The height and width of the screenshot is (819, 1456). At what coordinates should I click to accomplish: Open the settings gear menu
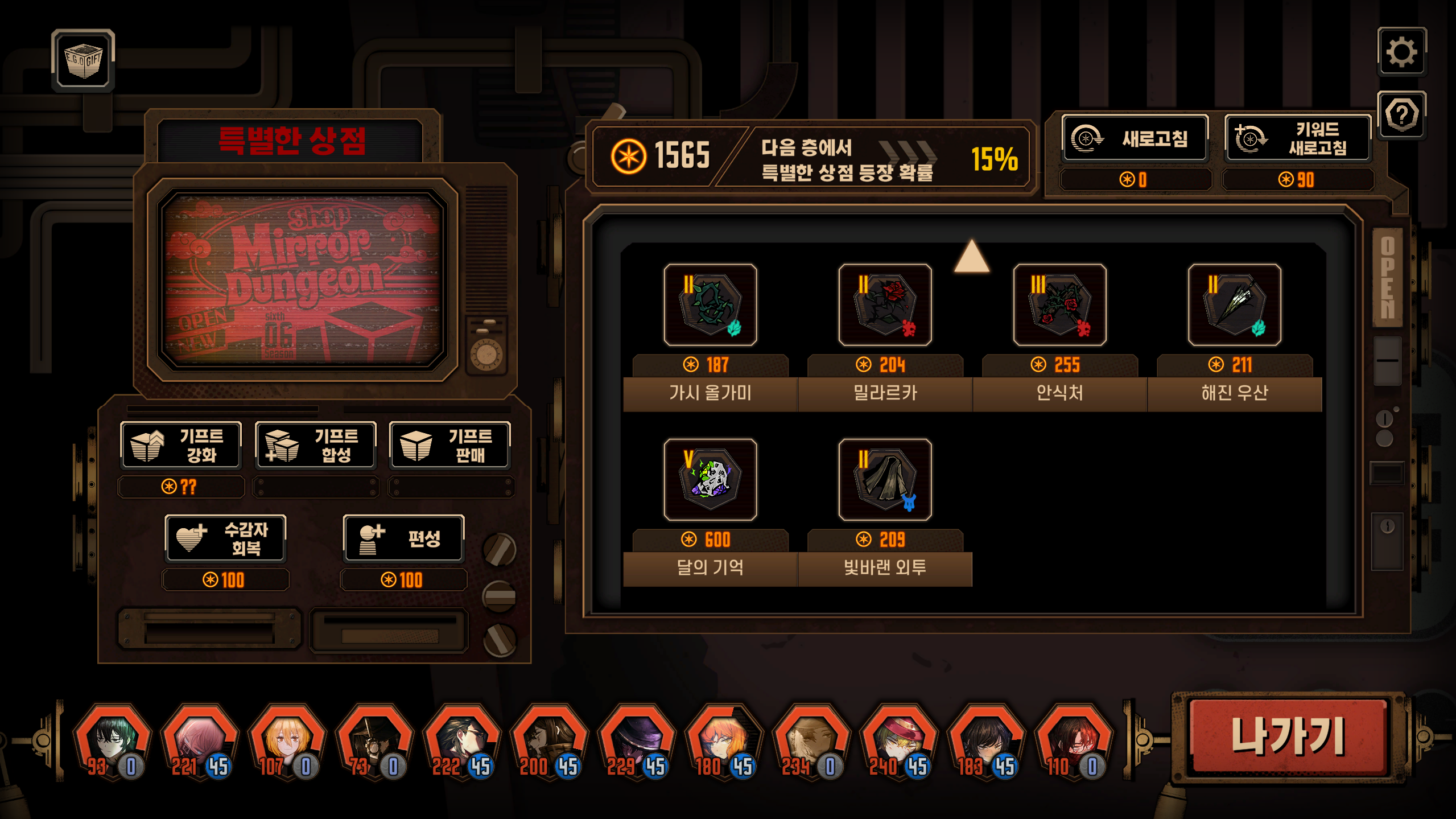click(1401, 52)
